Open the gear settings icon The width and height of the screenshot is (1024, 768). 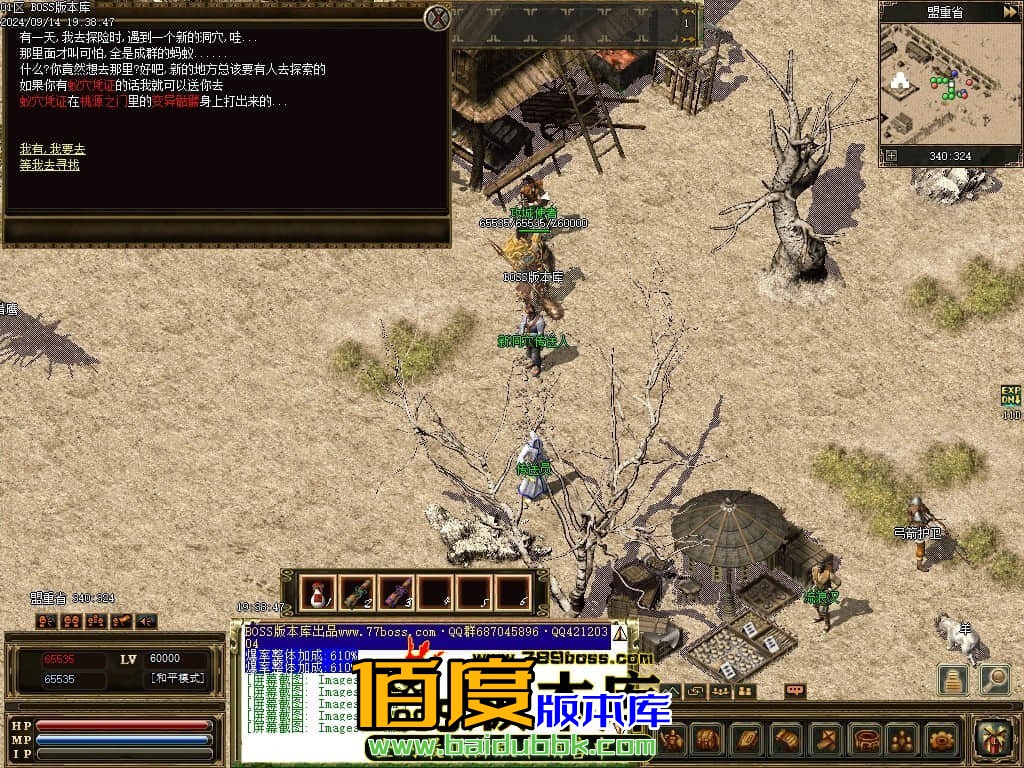pyautogui.click(x=942, y=740)
